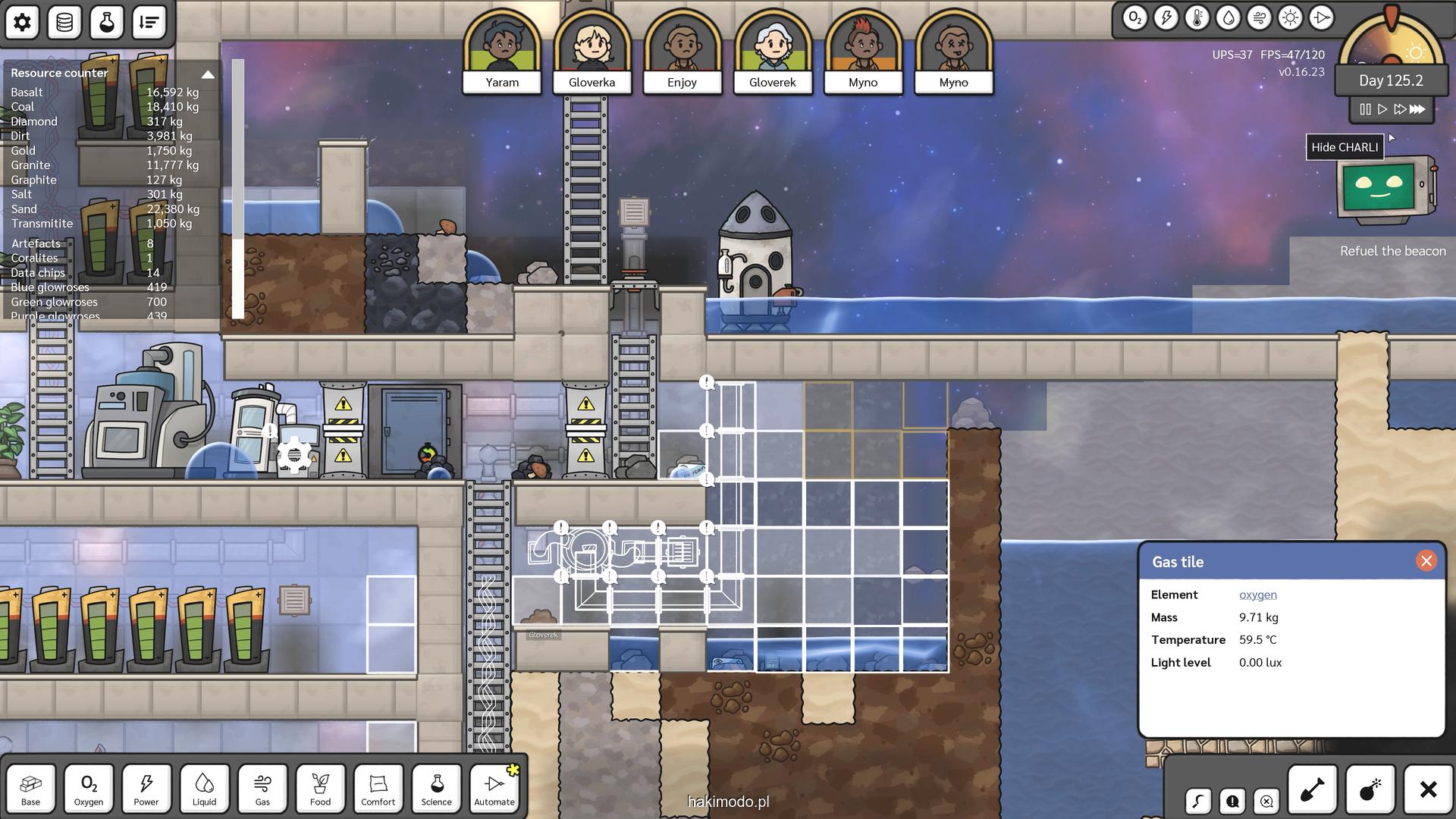Activate the large X cancel tool
The height and width of the screenshot is (819, 1456).
[x=1428, y=790]
